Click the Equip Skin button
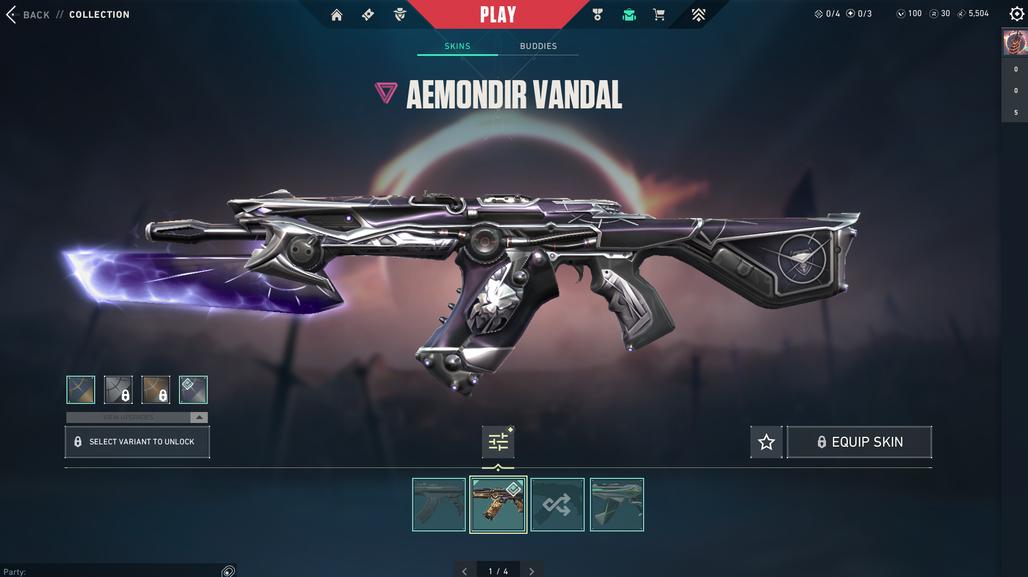Image resolution: width=1028 pixels, height=577 pixels. [859, 442]
